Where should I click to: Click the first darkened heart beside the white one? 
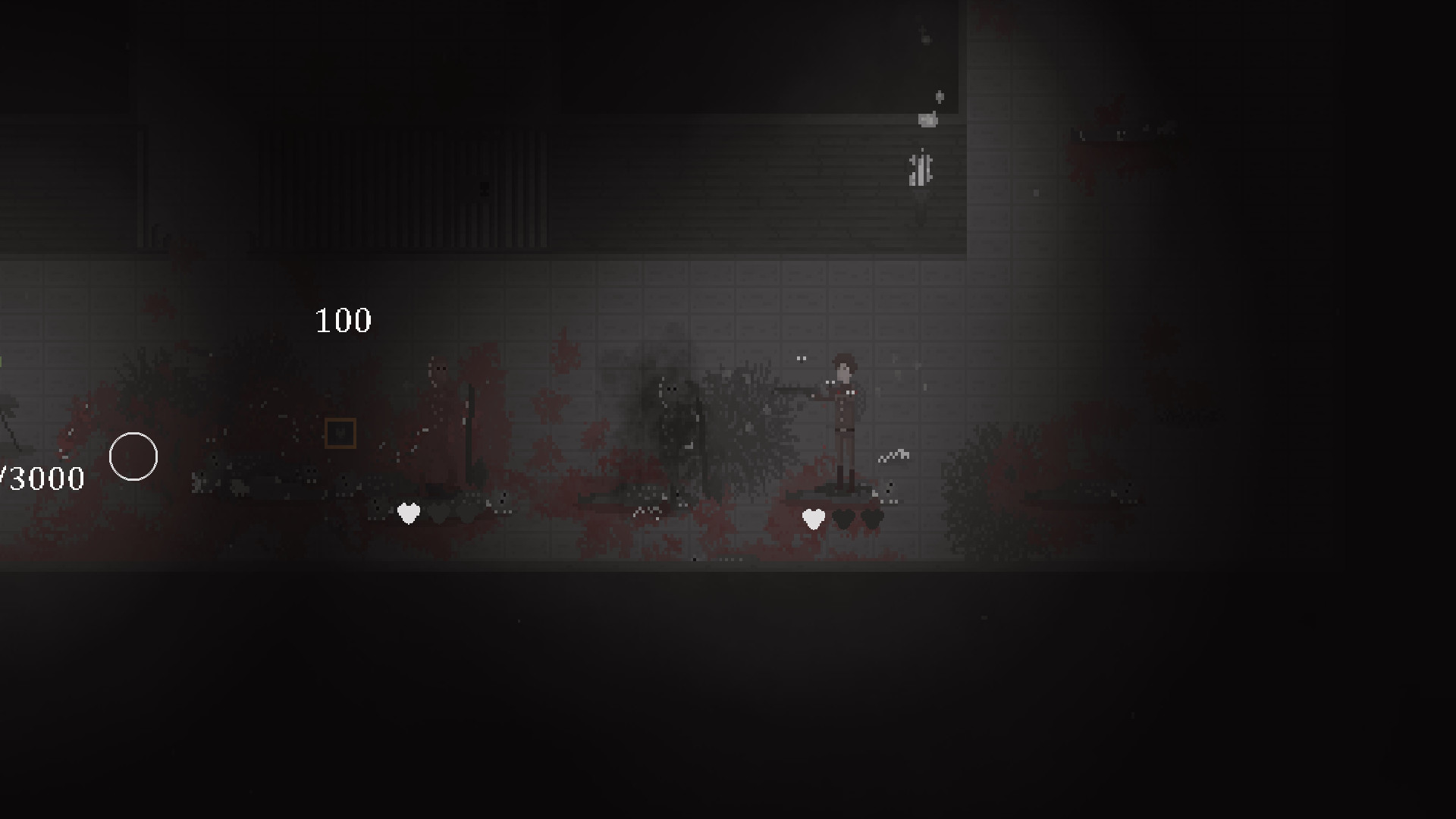pyautogui.click(x=844, y=519)
